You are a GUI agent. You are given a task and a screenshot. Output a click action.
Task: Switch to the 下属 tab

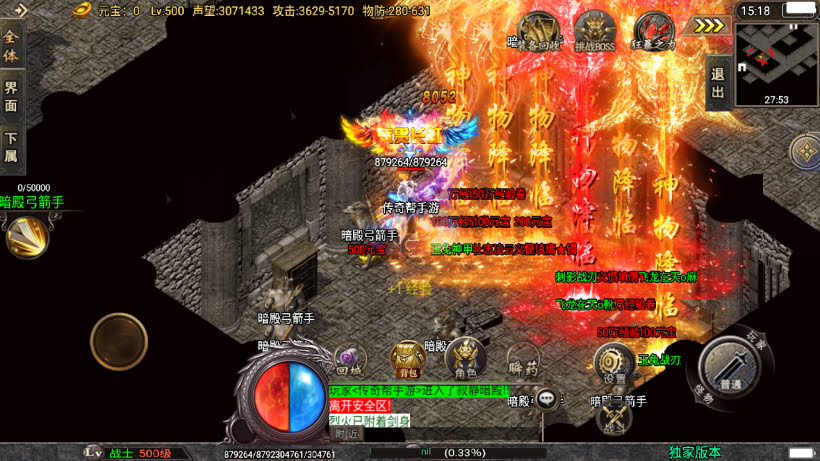(x=12, y=148)
